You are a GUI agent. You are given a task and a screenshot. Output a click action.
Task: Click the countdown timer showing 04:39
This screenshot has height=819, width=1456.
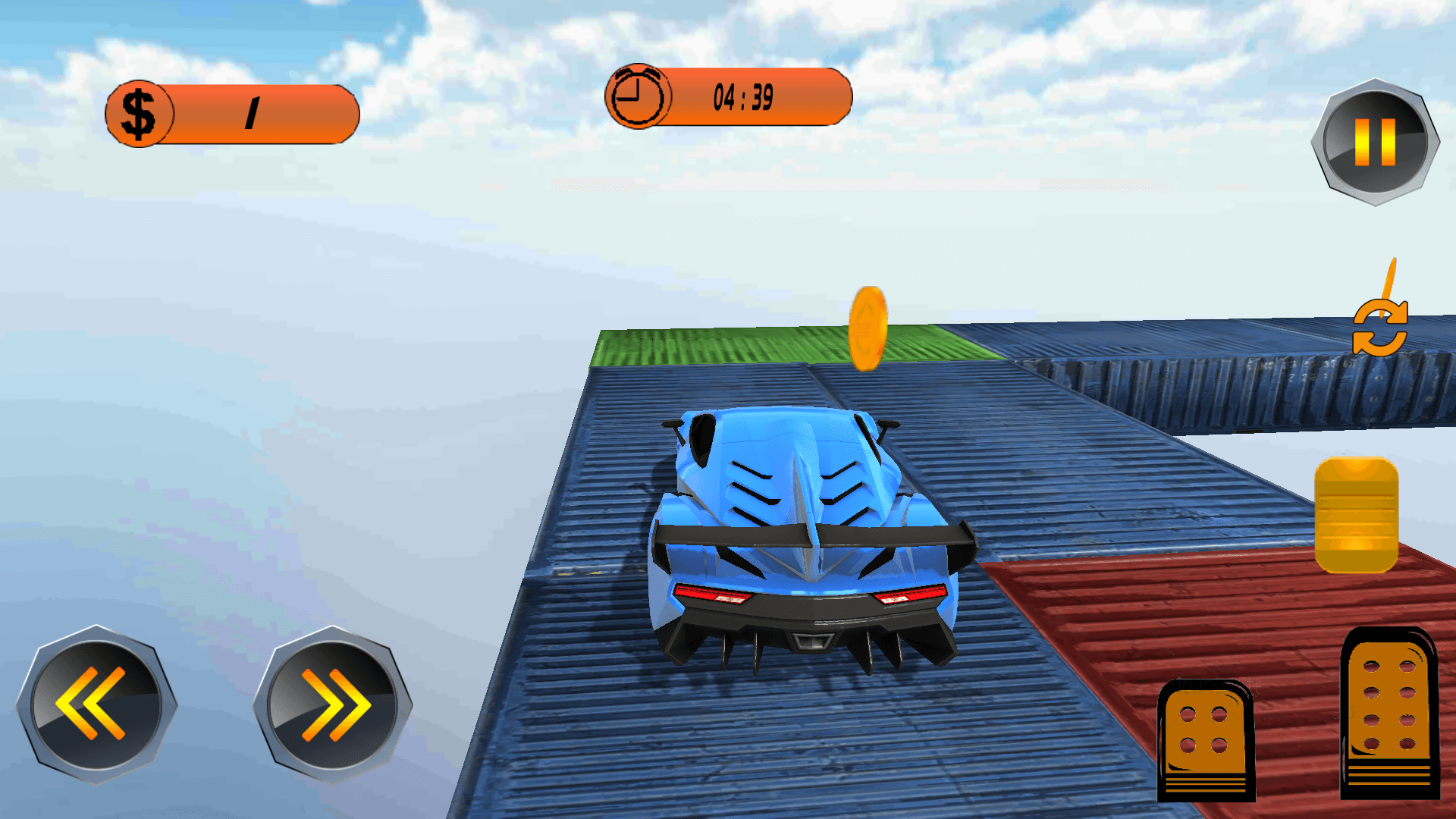tap(742, 96)
